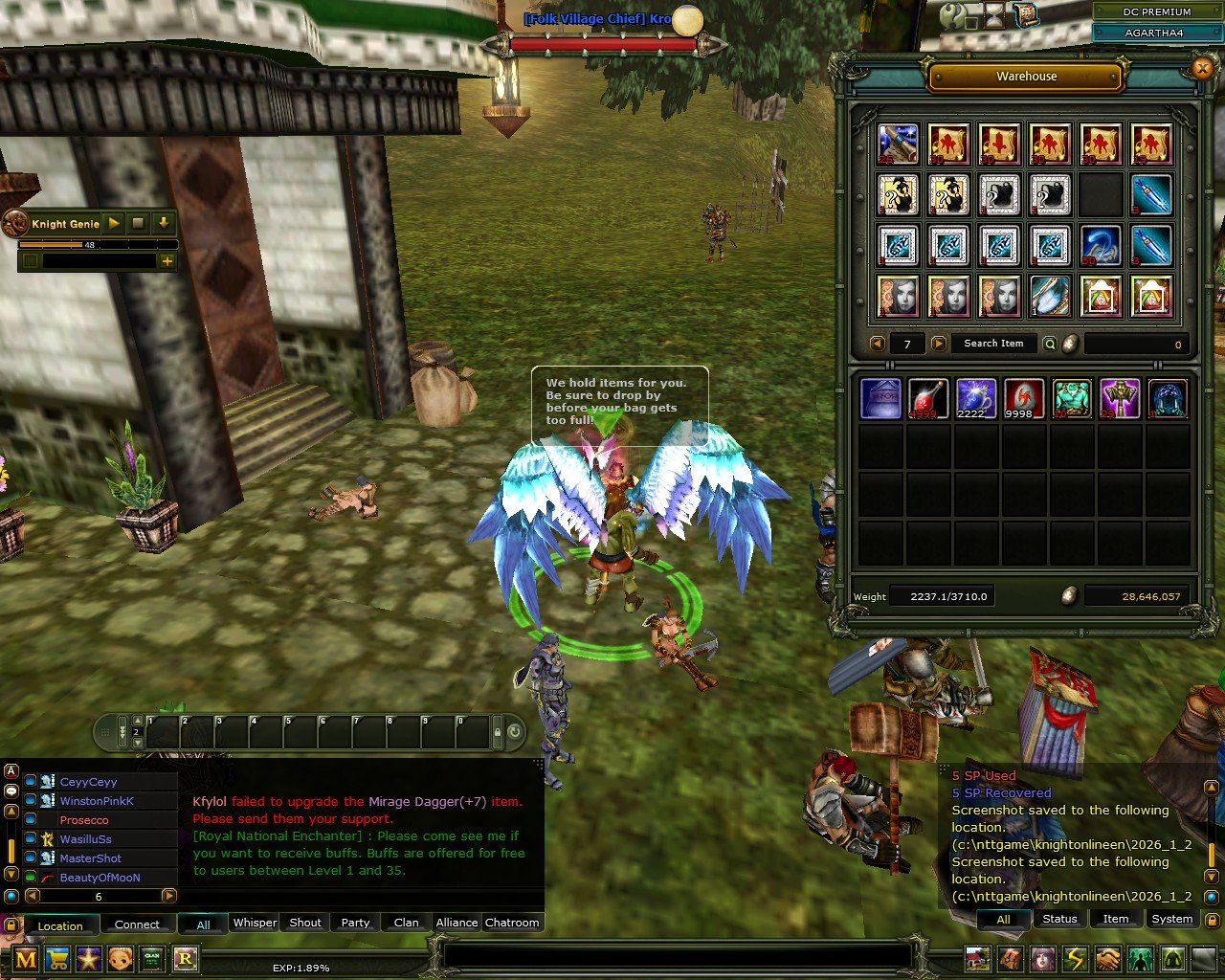
Task: Select the CLAN icon in the bottom toolbar
Action: 151,959
